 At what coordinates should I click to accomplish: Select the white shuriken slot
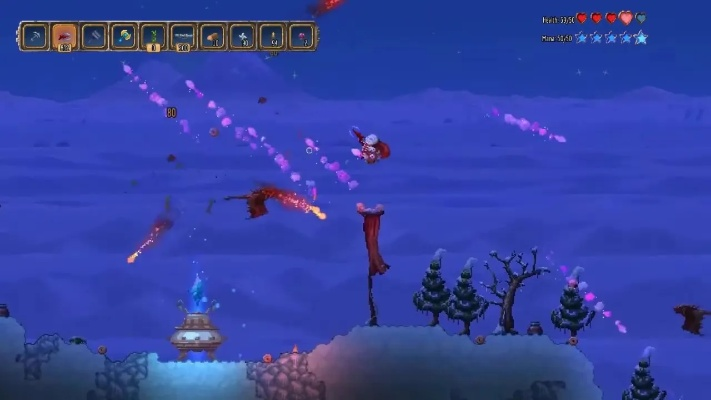tap(243, 37)
